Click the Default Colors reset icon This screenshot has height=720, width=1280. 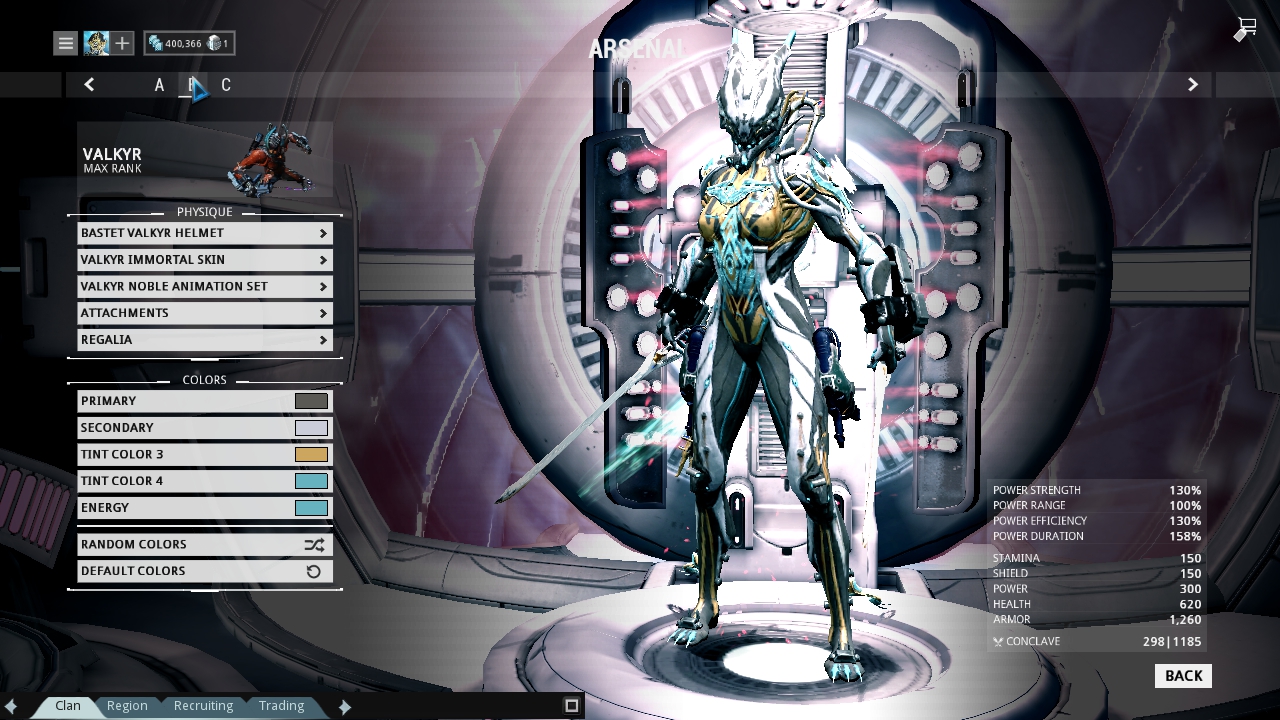click(x=315, y=571)
